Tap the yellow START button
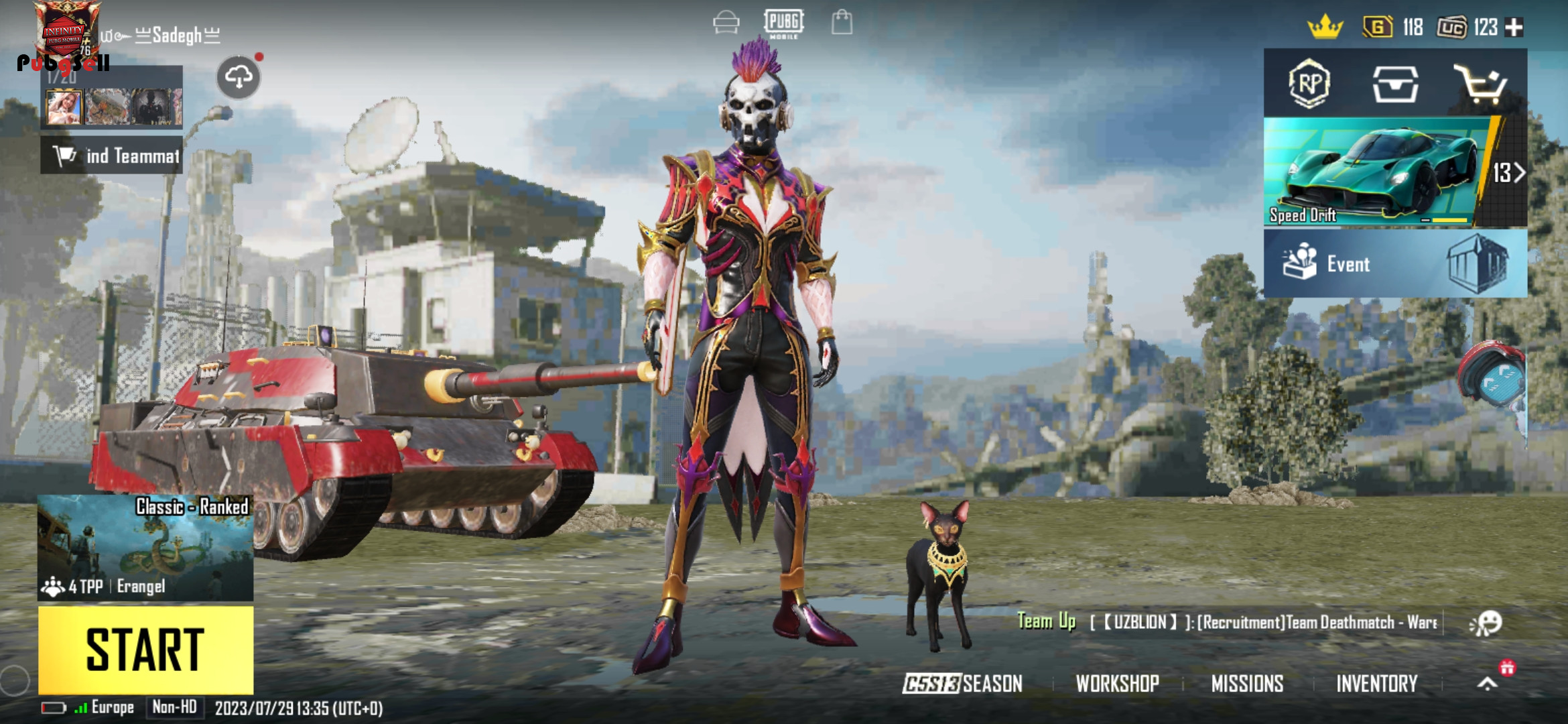 point(145,649)
